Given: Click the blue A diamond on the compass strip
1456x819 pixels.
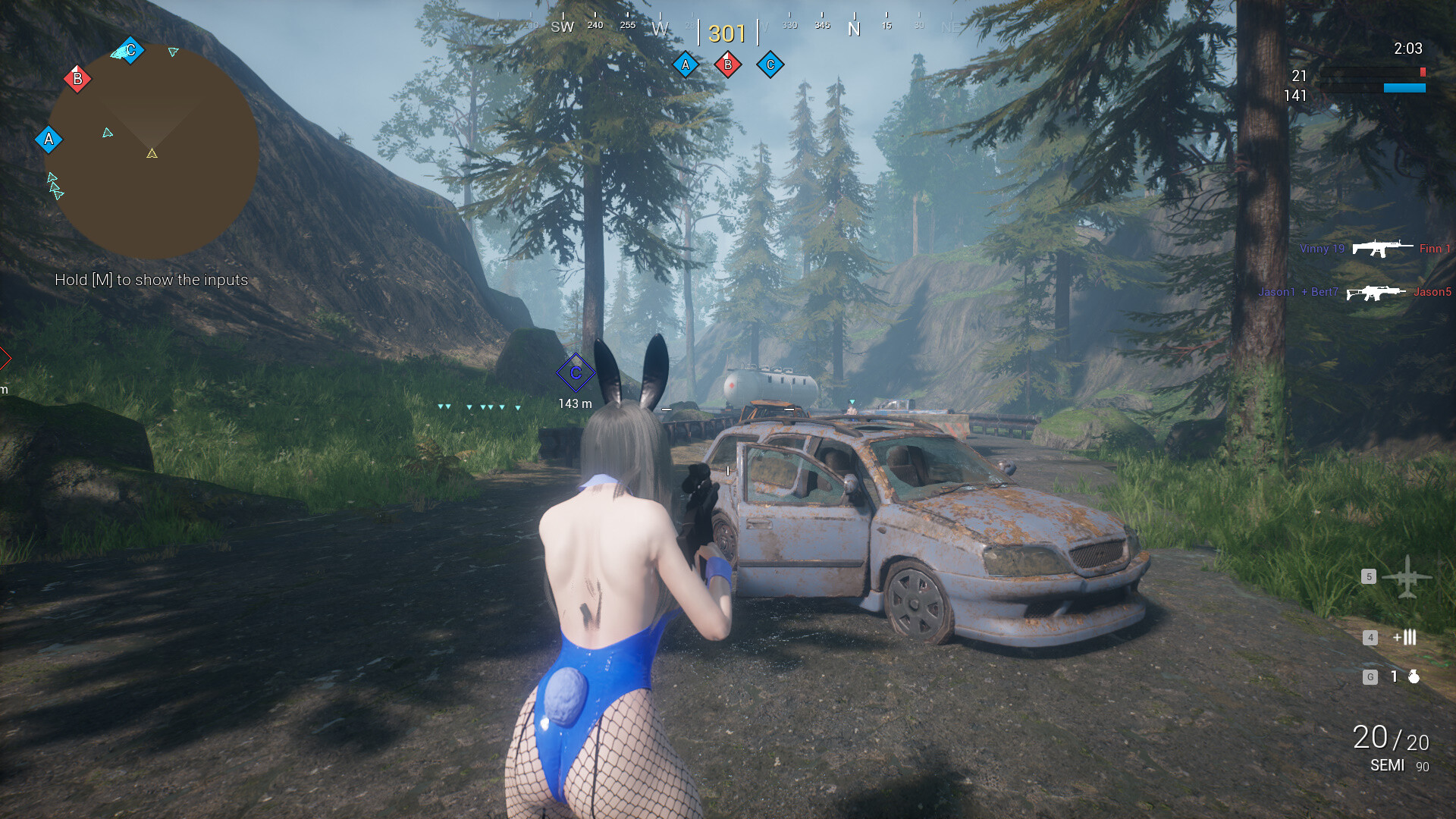Looking at the screenshot, I should point(686,64).
